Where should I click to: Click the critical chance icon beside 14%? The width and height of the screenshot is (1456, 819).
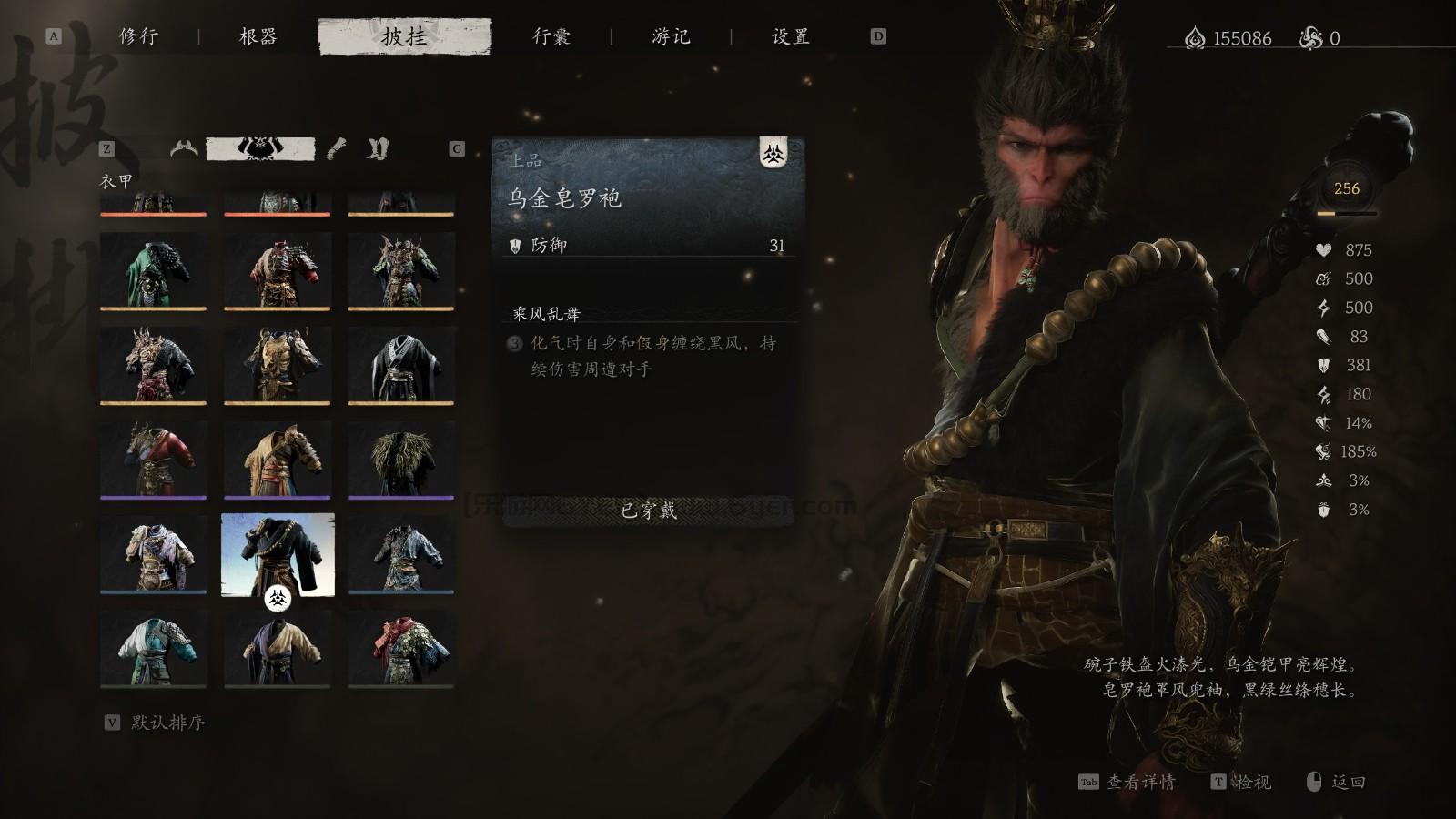tap(1323, 422)
